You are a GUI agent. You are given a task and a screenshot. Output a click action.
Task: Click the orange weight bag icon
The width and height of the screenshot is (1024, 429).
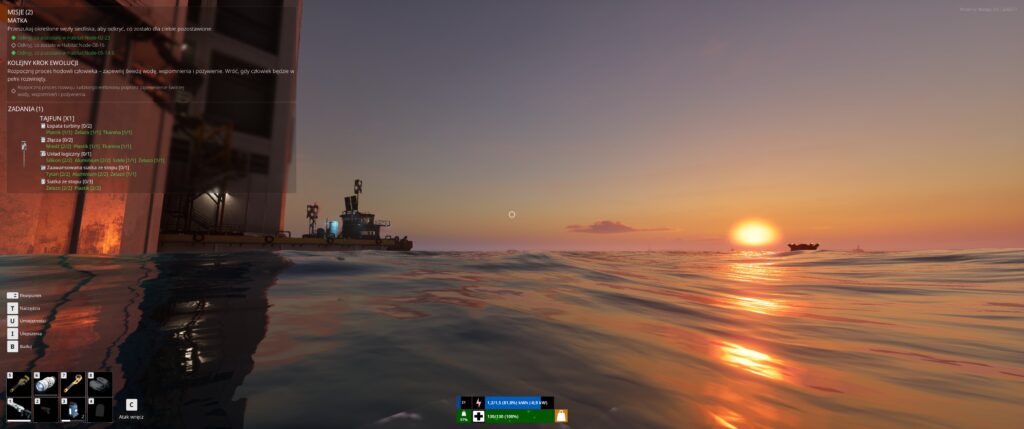coord(561,415)
